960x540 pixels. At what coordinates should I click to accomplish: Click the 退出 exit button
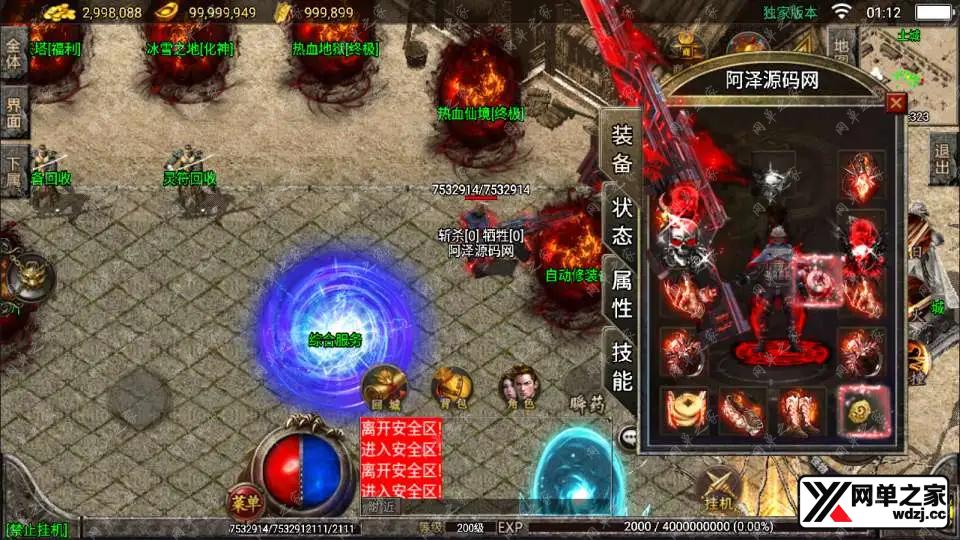pyautogui.click(x=943, y=161)
